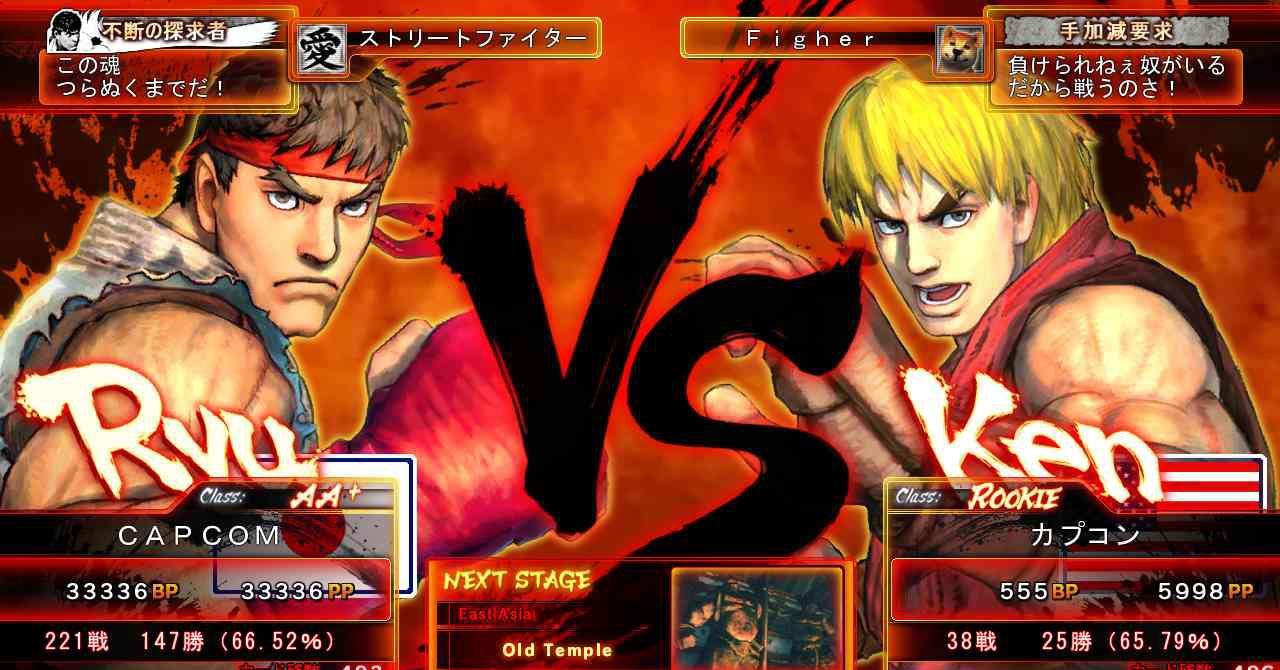Click the ストリートファイター title plate
Viewport: 1280px width, 670px height.
pyautogui.click(x=472, y=39)
